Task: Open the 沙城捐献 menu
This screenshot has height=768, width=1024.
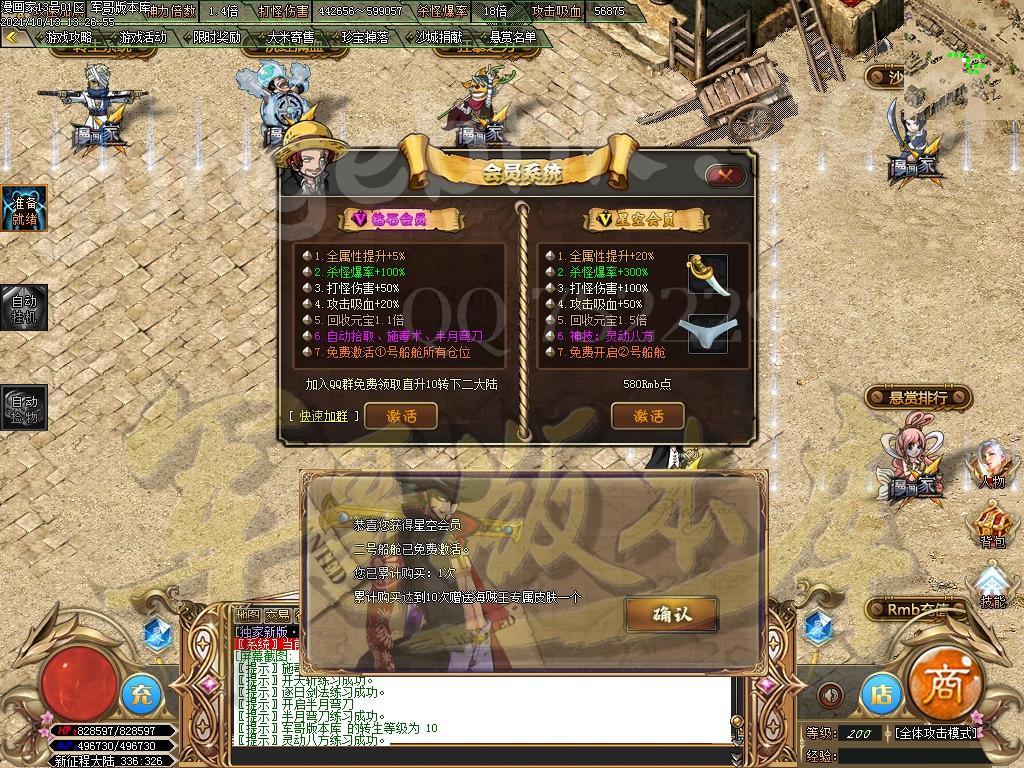Action: [x=438, y=38]
